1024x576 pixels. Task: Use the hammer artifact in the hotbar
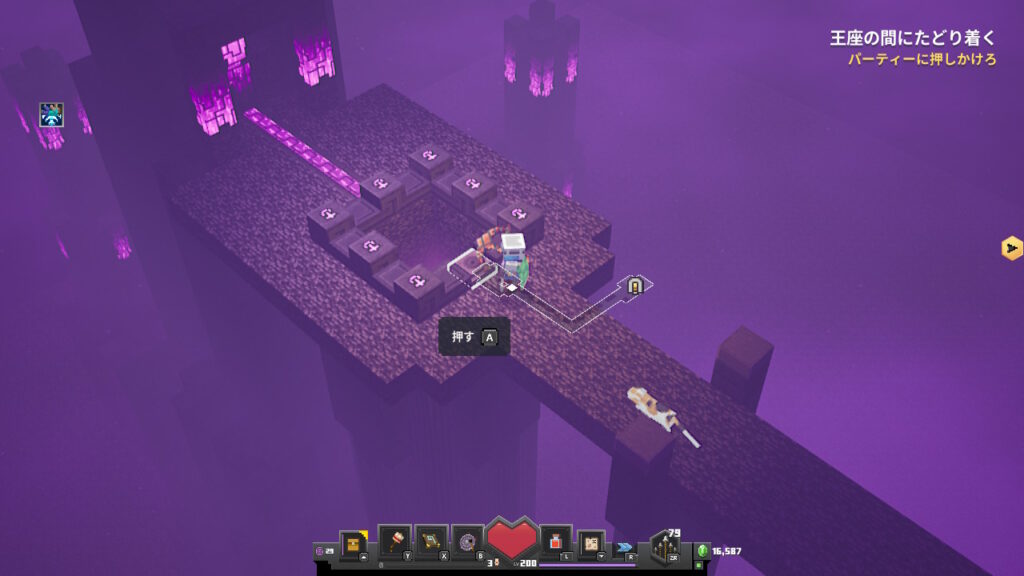point(394,541)
